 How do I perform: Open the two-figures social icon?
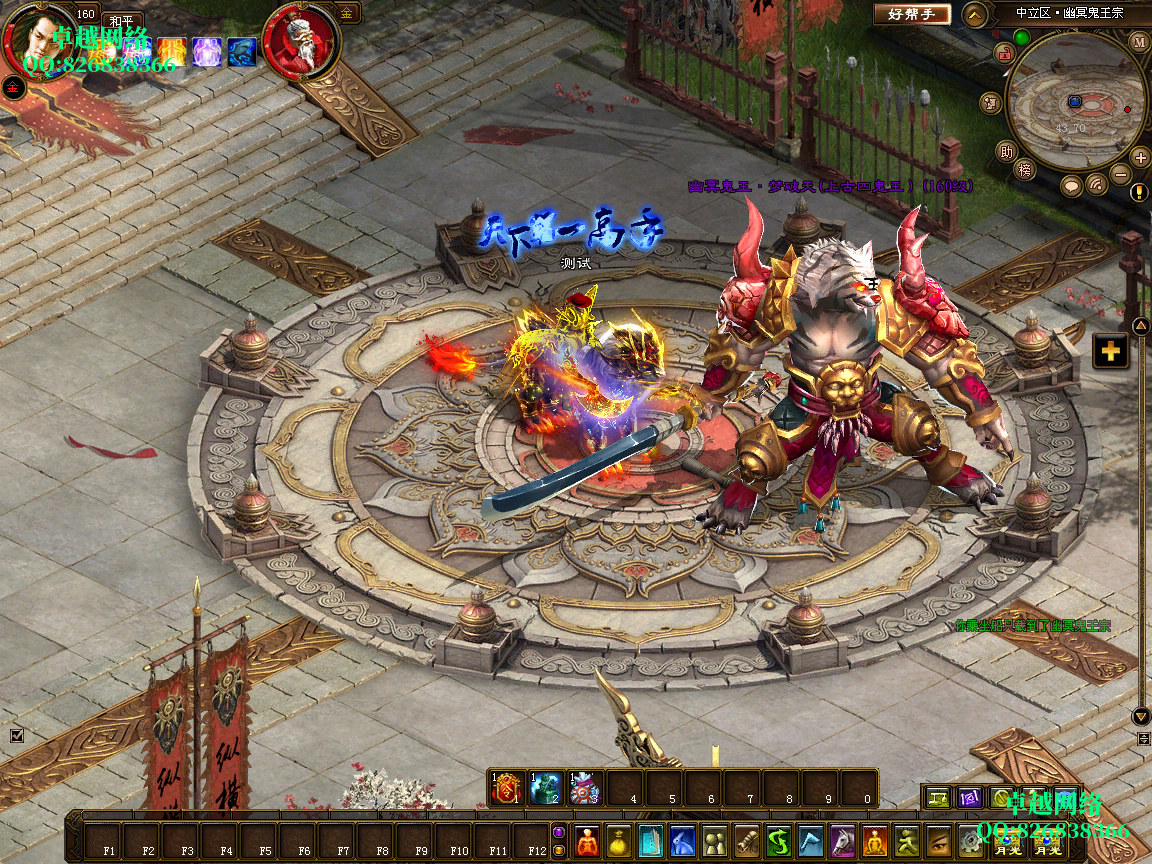(x=714, y=840)
